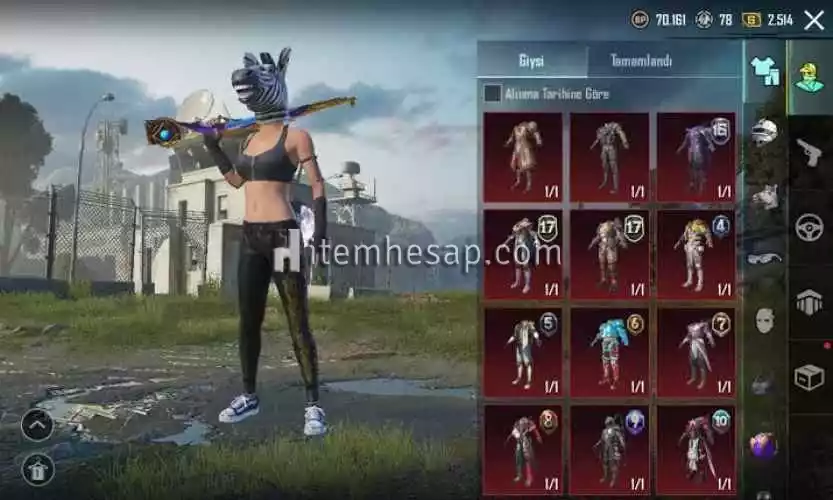Screen dimensions: 833x500
Task: Choose the outfit with the 8 badge
Action: [x=522, y=447]
